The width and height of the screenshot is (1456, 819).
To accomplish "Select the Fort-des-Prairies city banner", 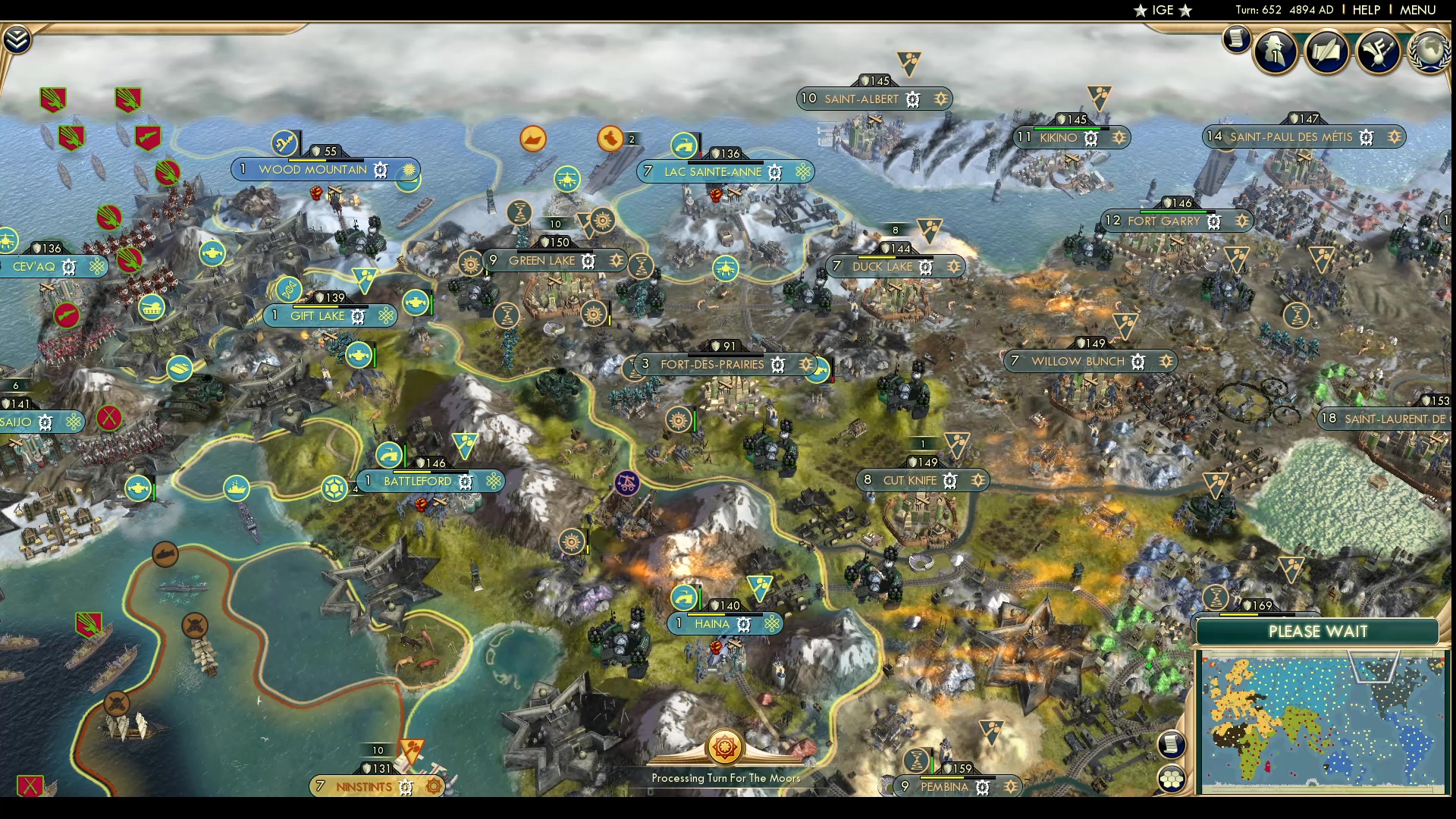I will (x=712, y=365).
